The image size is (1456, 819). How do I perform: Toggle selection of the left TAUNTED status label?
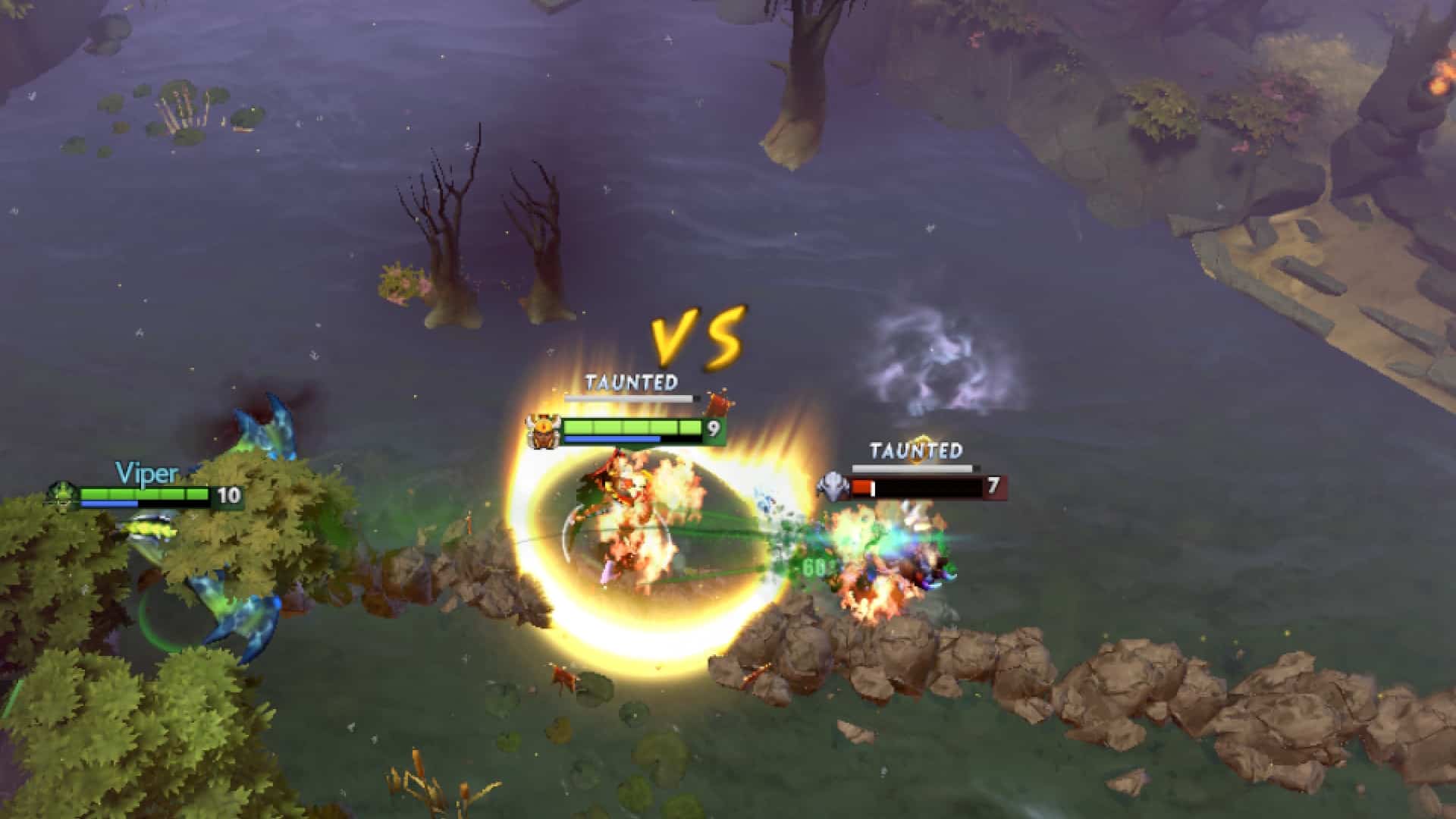631,384
